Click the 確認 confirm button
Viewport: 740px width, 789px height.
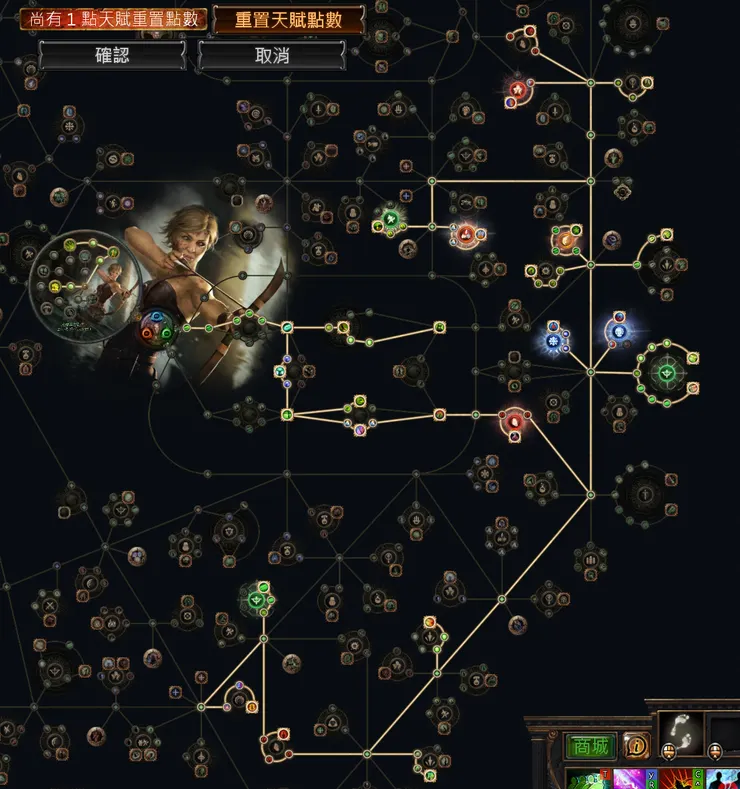(112, 56)
